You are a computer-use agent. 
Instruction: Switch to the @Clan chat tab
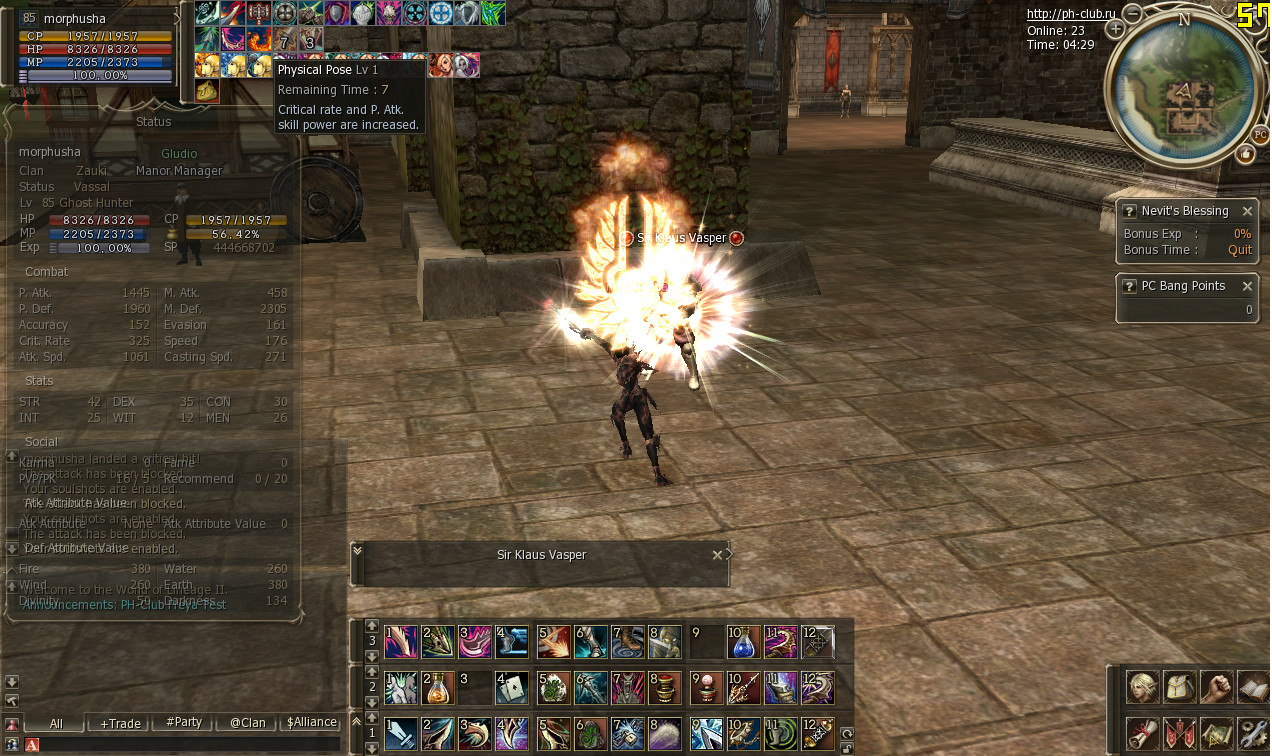click(x=247, y=723)
